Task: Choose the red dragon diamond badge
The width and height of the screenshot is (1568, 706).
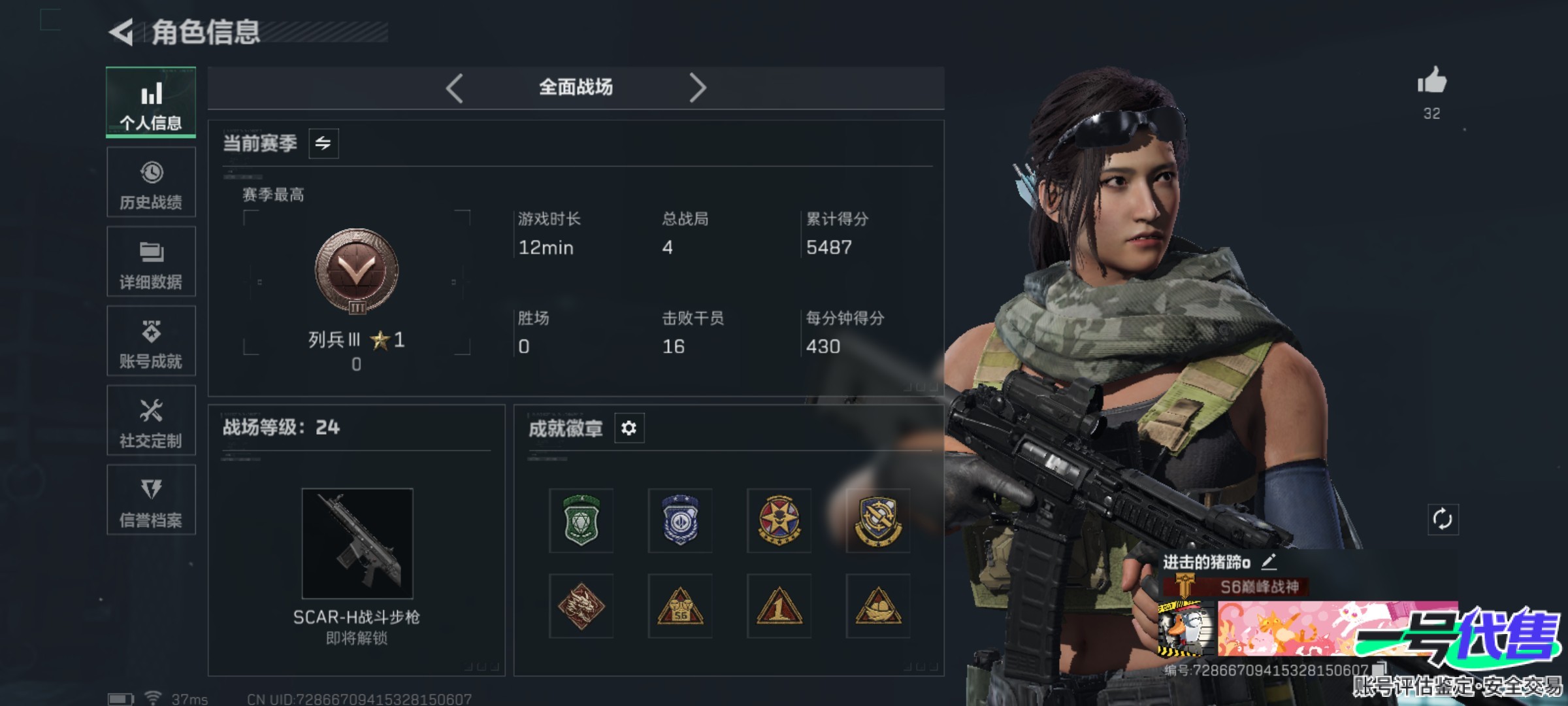Action: pos(581,606)
